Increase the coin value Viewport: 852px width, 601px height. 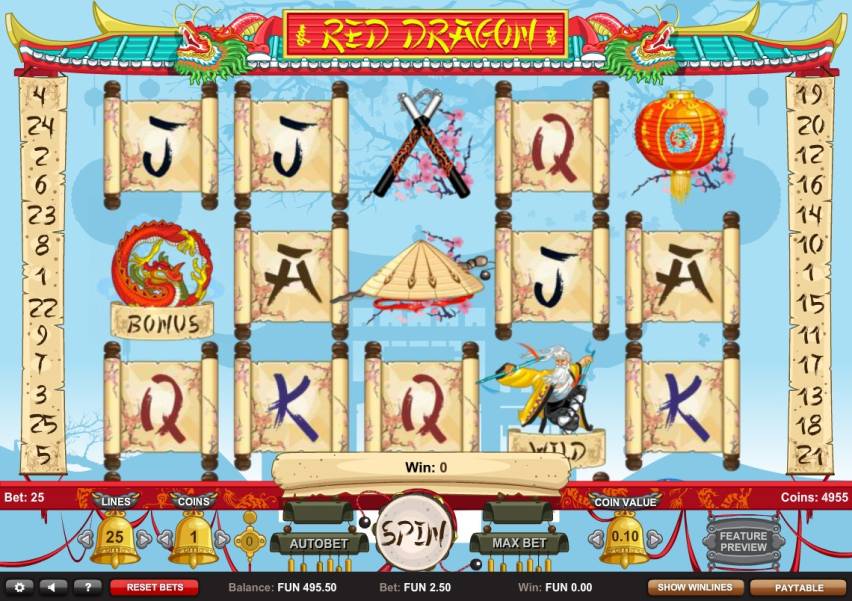653,539
